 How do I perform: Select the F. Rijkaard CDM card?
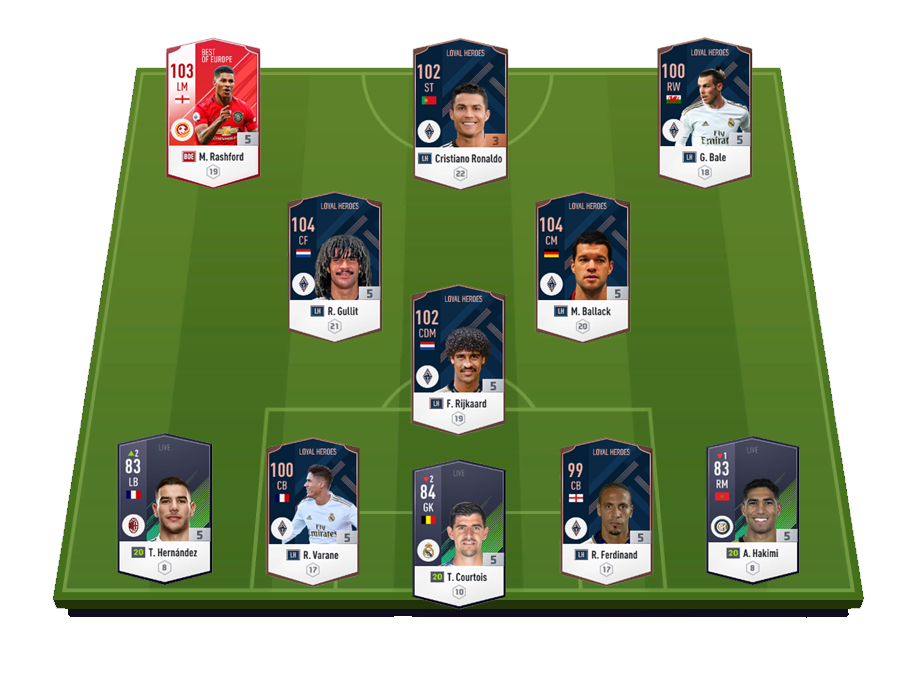click(459, 355)
